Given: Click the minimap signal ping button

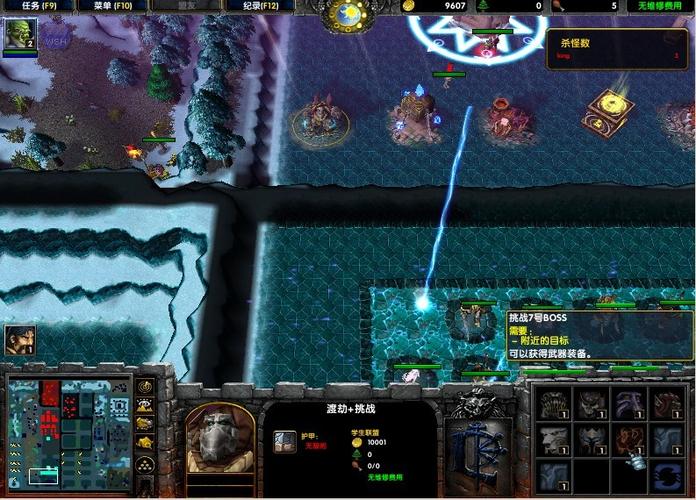Looking at the screenshot, I should pyautogui.click(x=146, y=386).
